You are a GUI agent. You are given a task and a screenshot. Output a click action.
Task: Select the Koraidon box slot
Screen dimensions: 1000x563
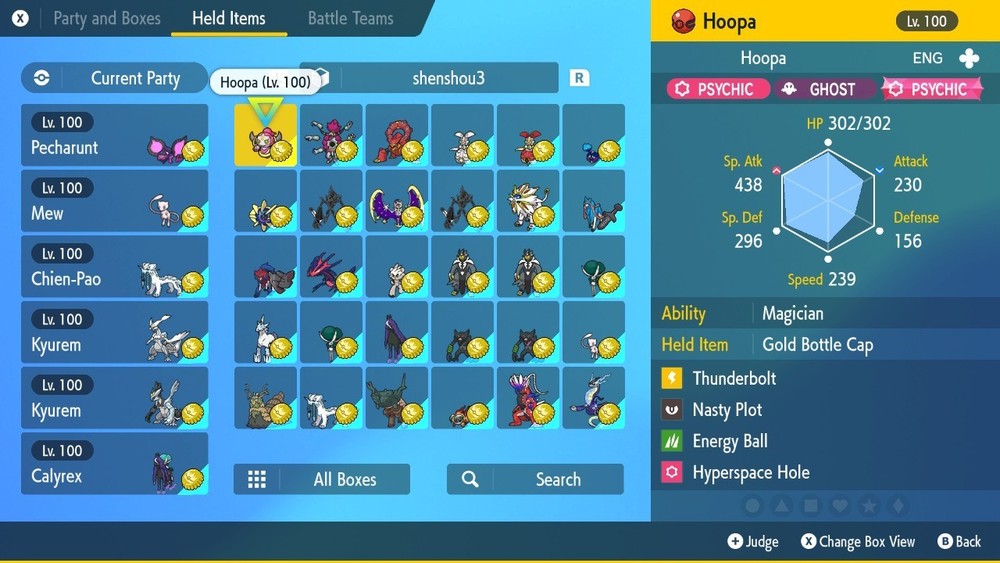click(528, 398)
